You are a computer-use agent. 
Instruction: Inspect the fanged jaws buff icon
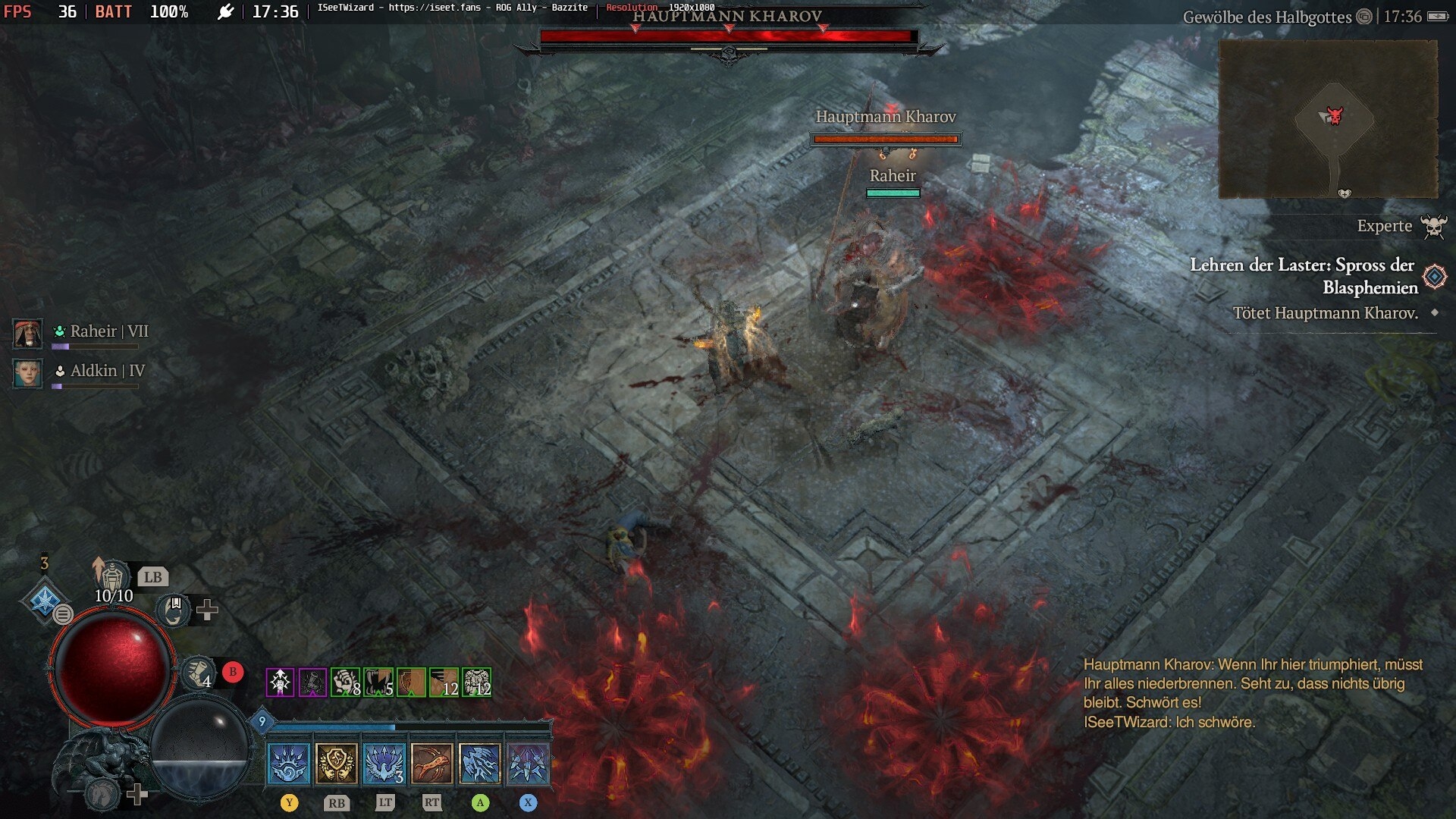pyautogui.click(x=378, y=682)
